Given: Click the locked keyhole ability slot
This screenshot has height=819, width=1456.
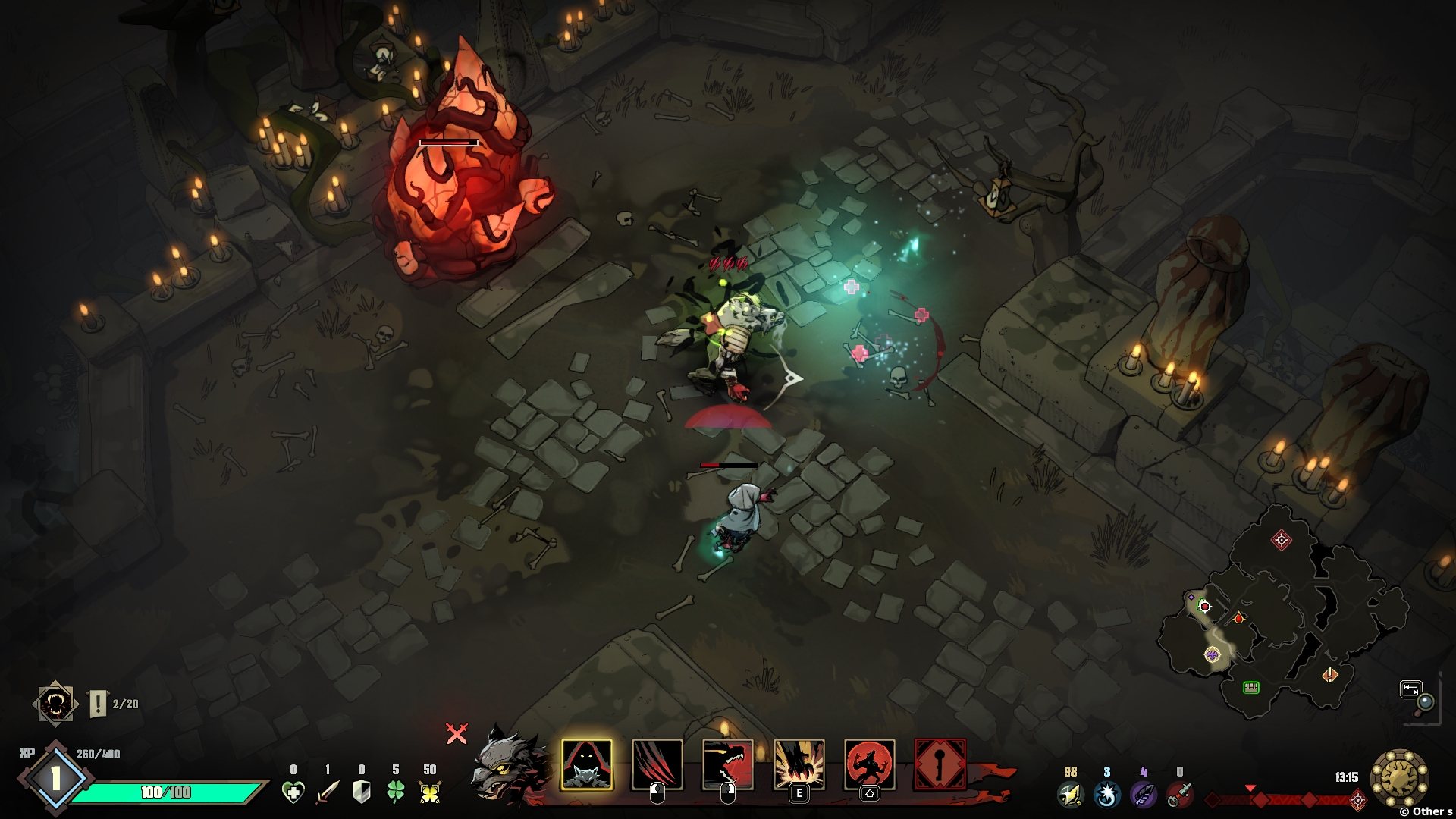Looking at the screenshot, I should [940, 764].
